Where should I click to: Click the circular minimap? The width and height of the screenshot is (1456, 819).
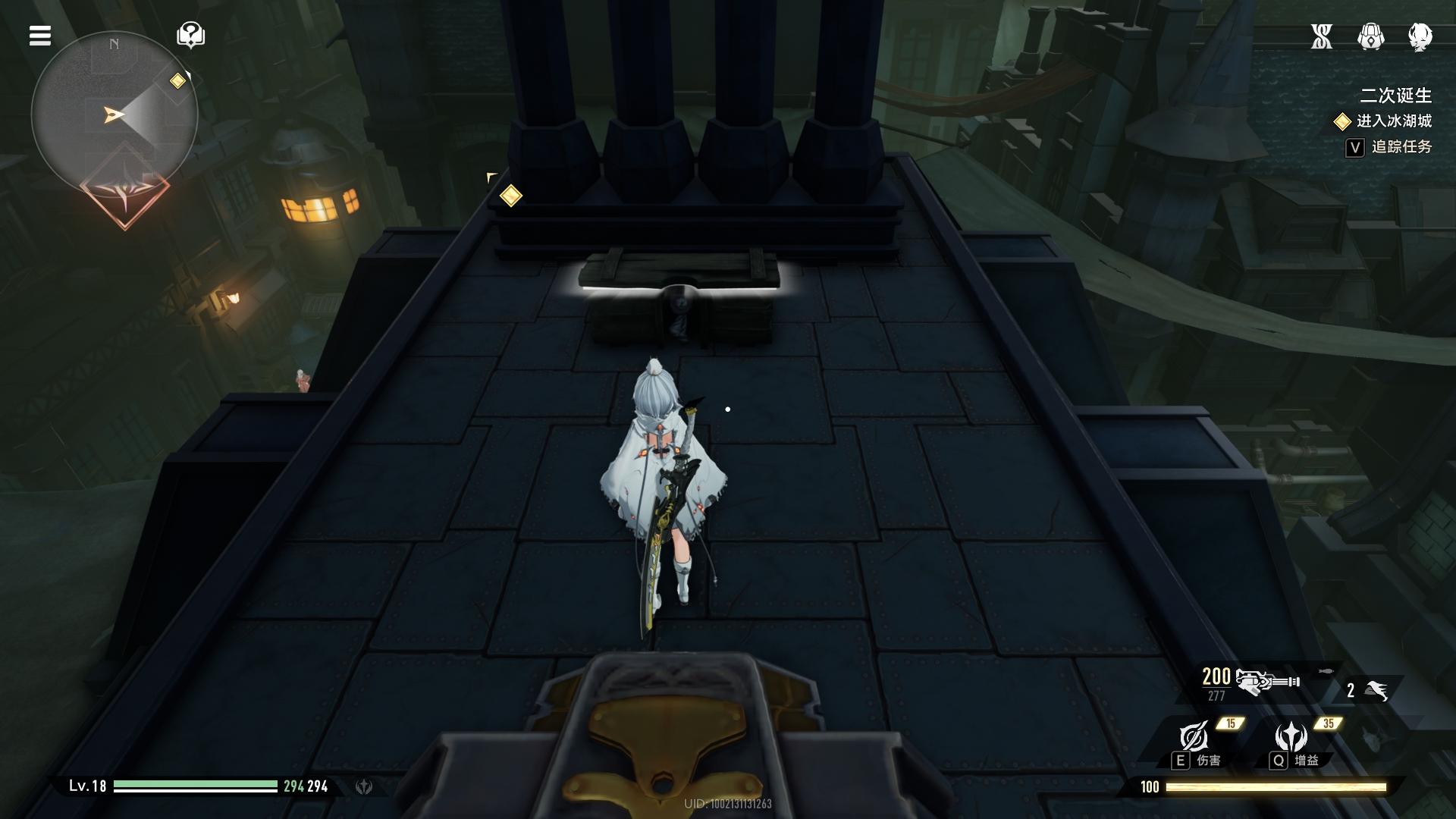point(115,115)
